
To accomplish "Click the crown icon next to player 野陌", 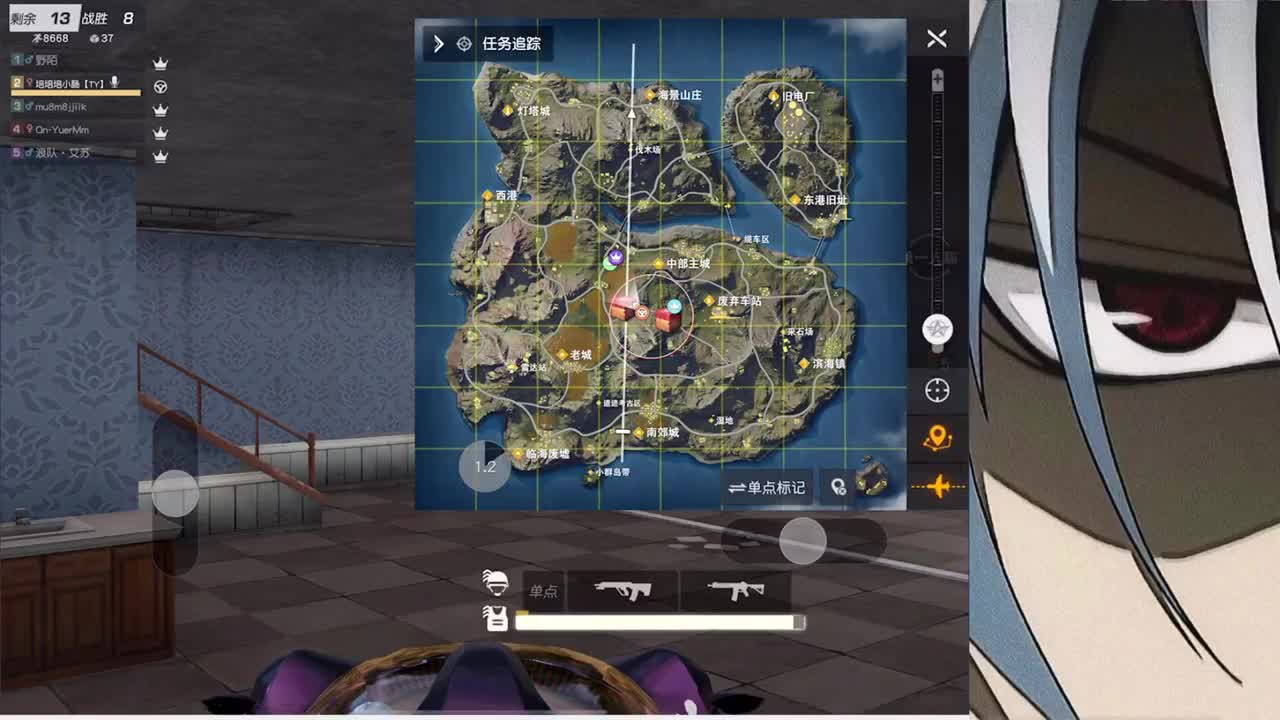I will click(x=160, y=62).
